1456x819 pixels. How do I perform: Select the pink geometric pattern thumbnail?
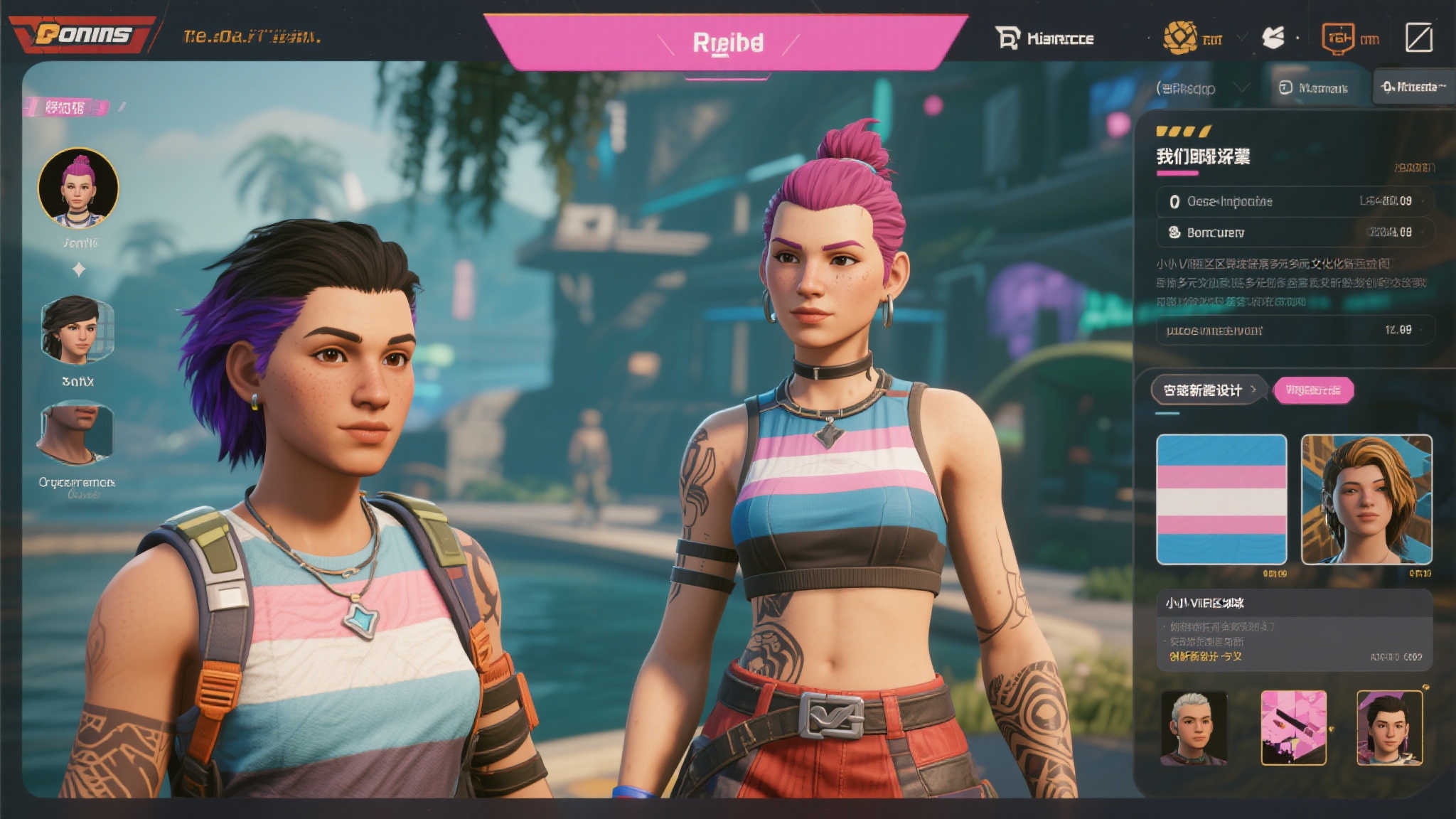tap(1293, 728)
